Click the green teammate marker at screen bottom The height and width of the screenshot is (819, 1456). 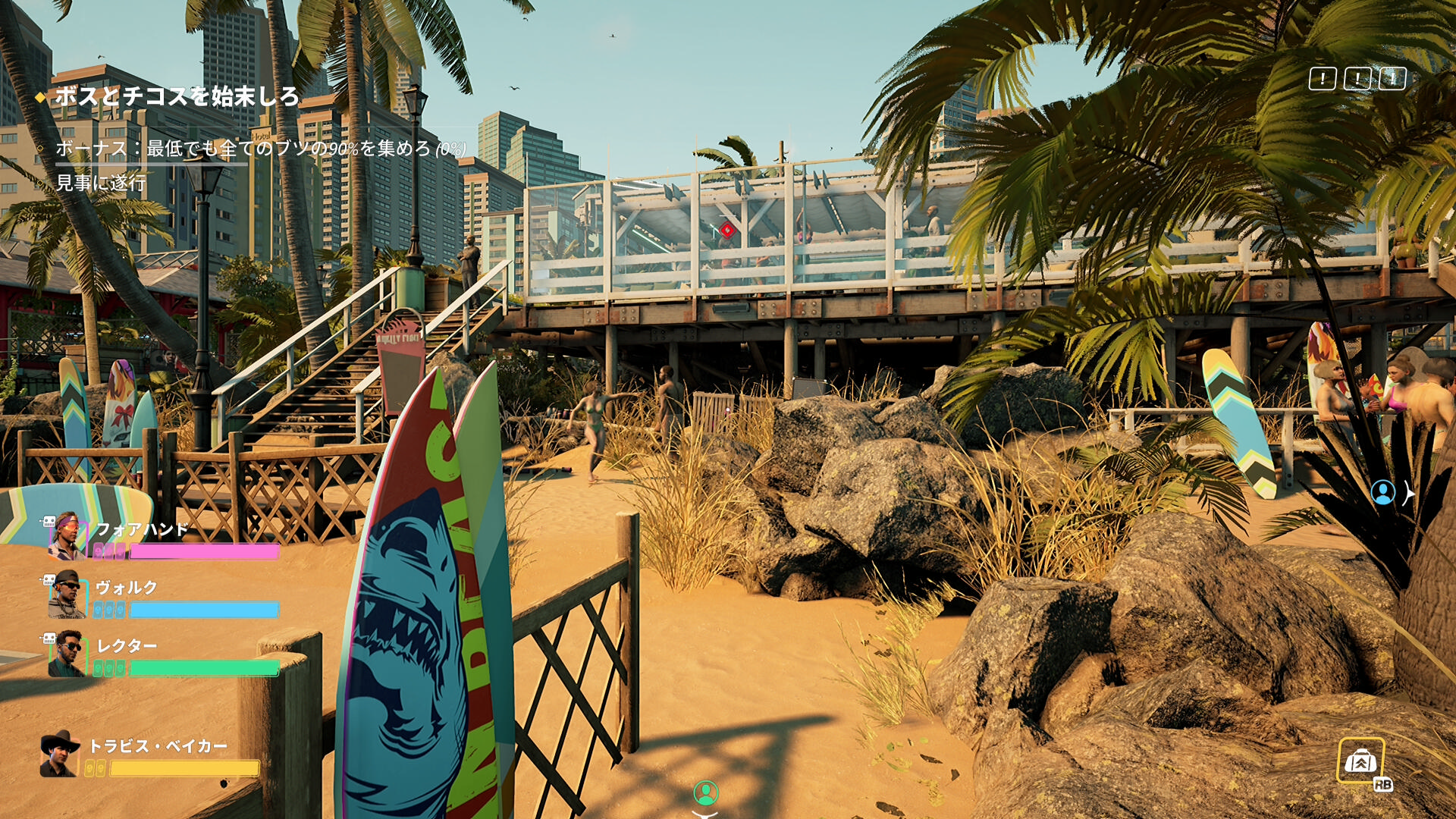pyautogui.click(x=706, y=793)
